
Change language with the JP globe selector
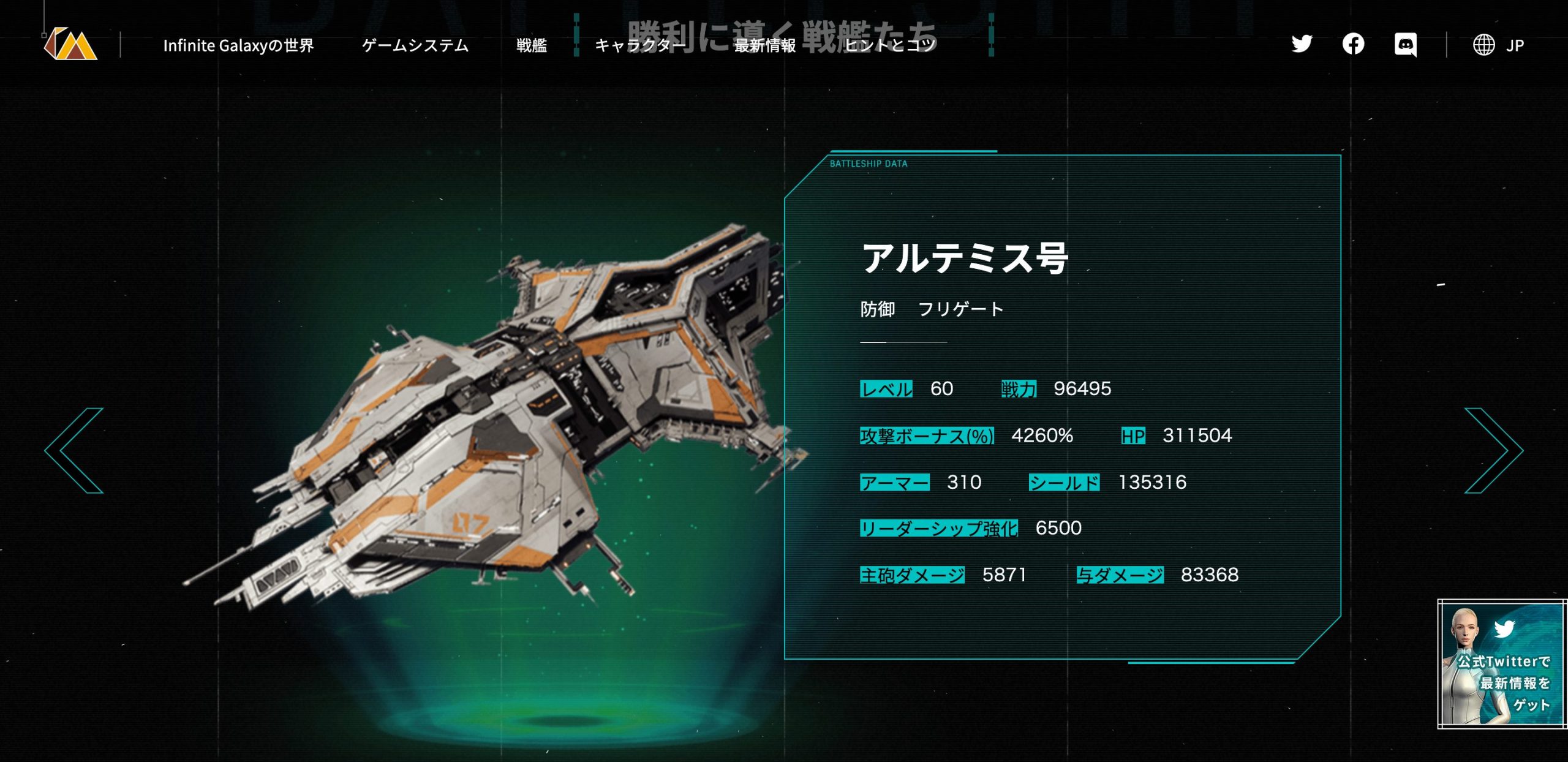1498,45
